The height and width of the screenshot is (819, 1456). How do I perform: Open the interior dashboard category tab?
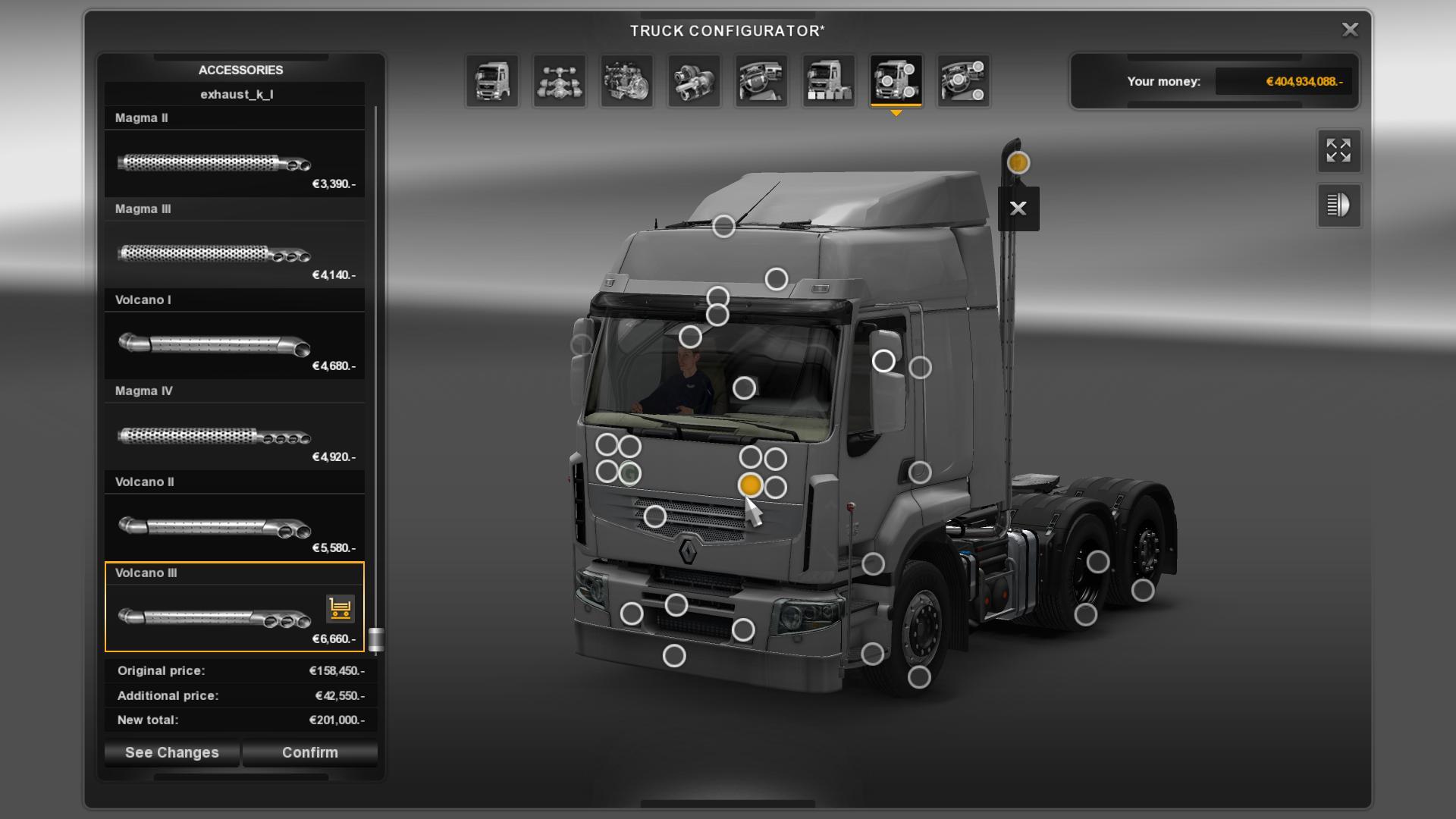tap(761, 81)
